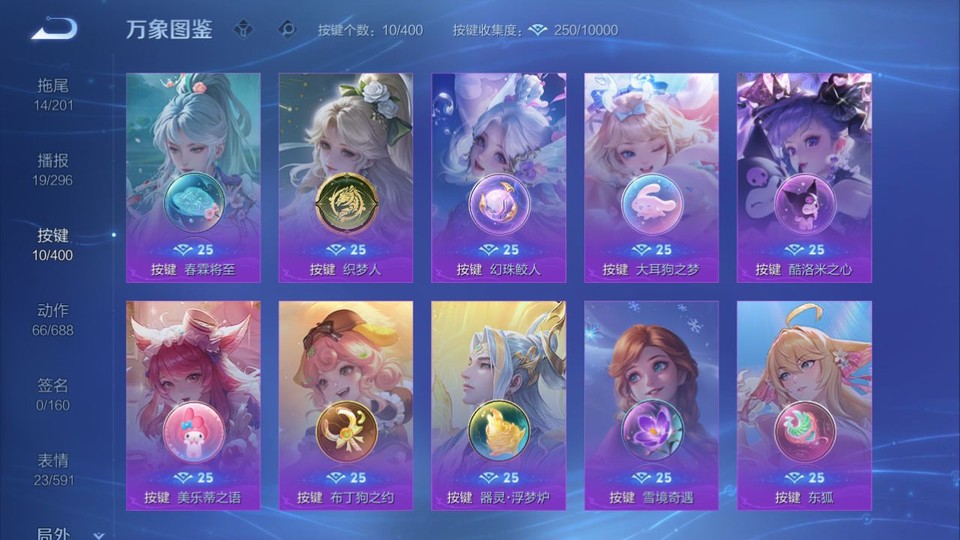The height and width of the screenshot is (540, 960).
Task: Select the 布丁狗之约 button skin card
Action: (346, 405)
